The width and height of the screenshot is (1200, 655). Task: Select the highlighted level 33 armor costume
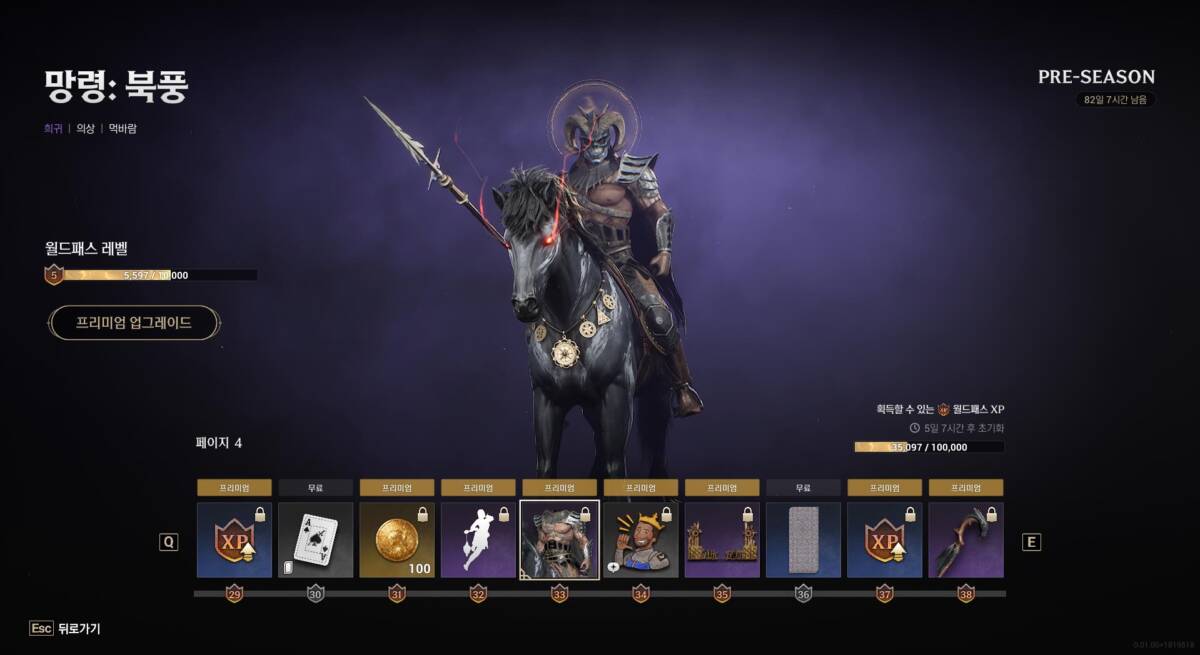click(560, 540)
